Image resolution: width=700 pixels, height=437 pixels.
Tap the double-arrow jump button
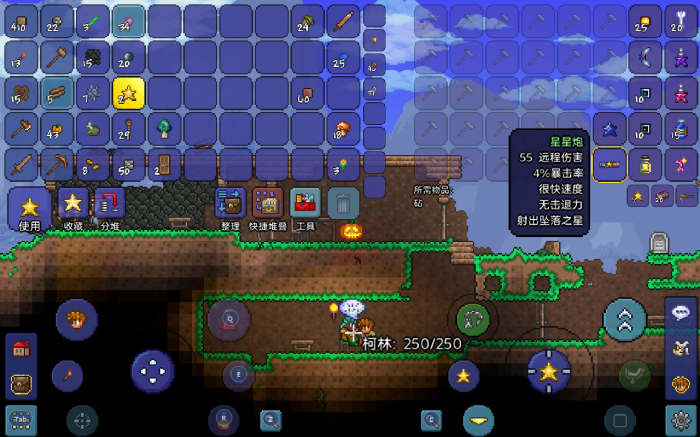coord(624,320)
